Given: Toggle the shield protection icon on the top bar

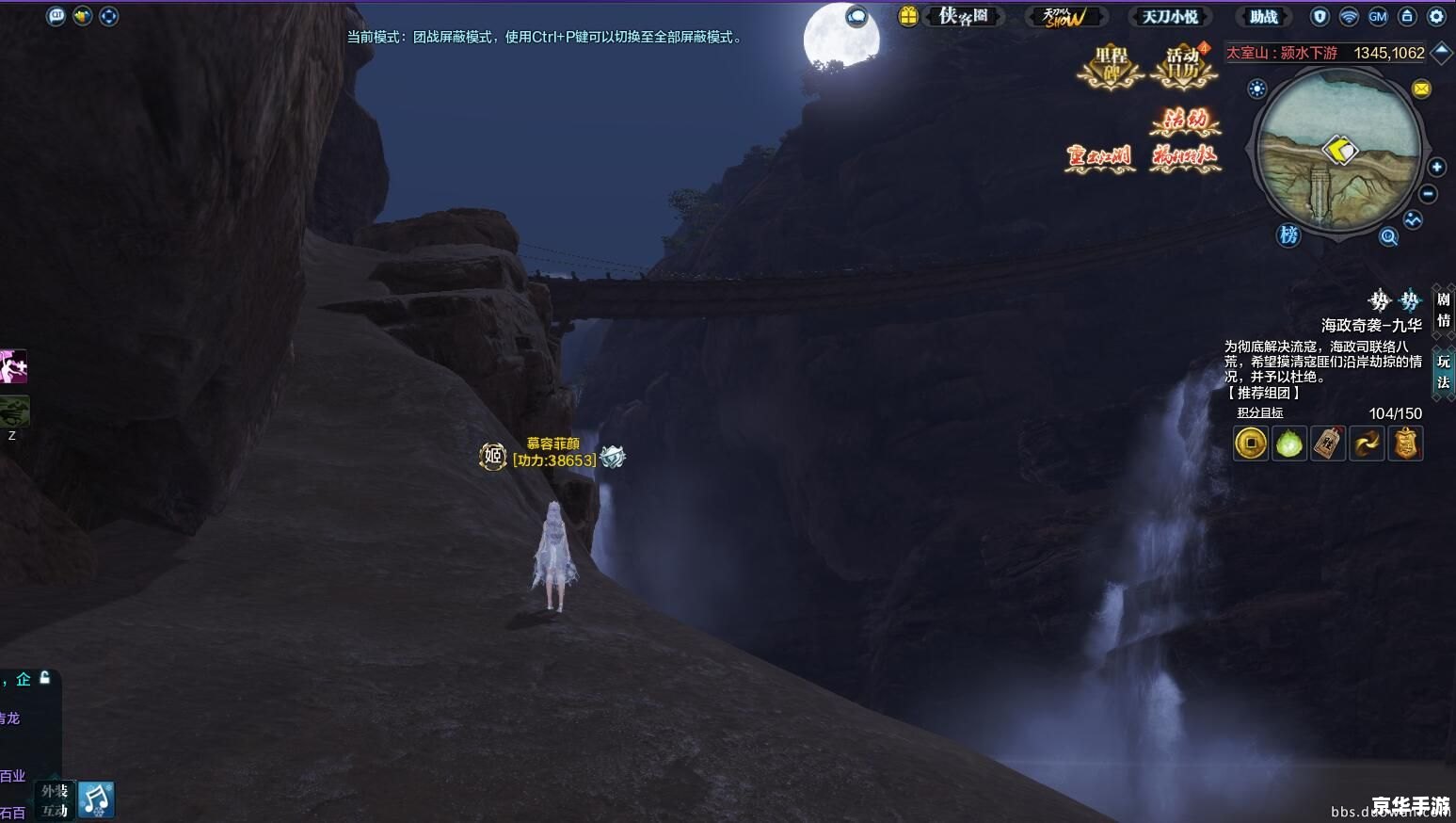Looking at the screenshot, I should tap(1320, 16).
